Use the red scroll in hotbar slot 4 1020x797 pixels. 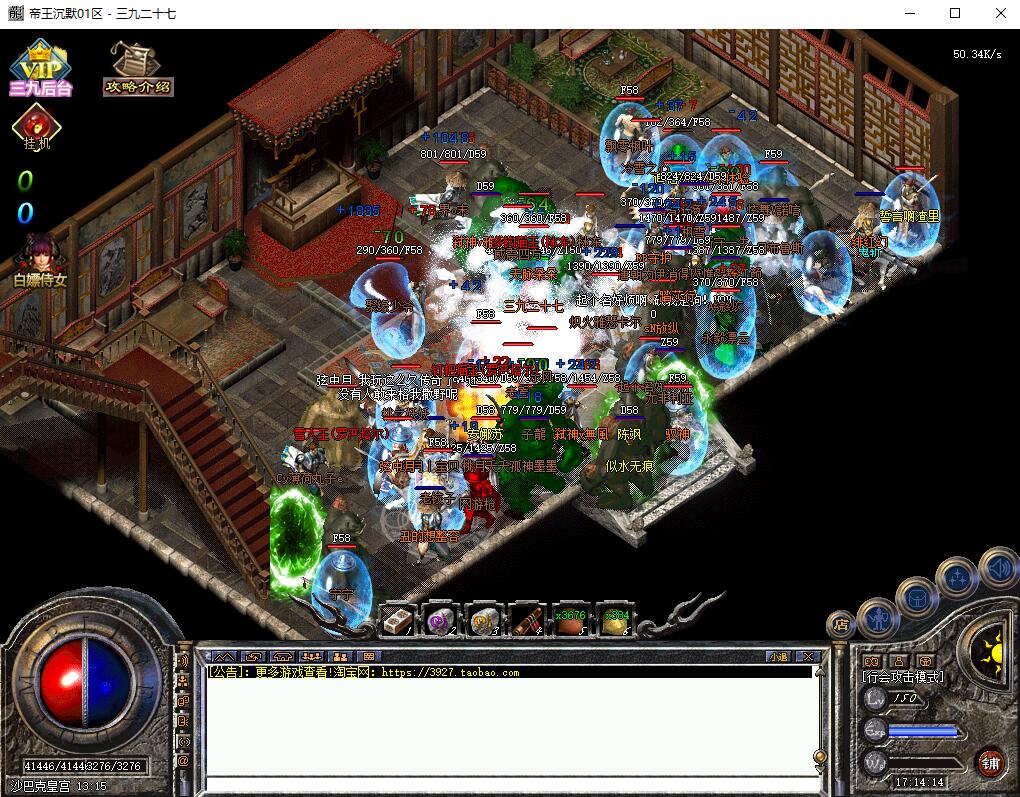tap(528, 621)
